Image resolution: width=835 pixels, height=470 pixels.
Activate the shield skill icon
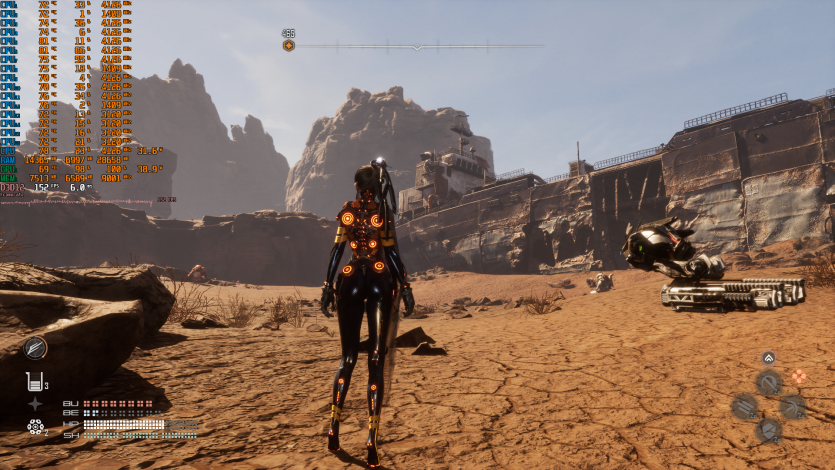769,430
